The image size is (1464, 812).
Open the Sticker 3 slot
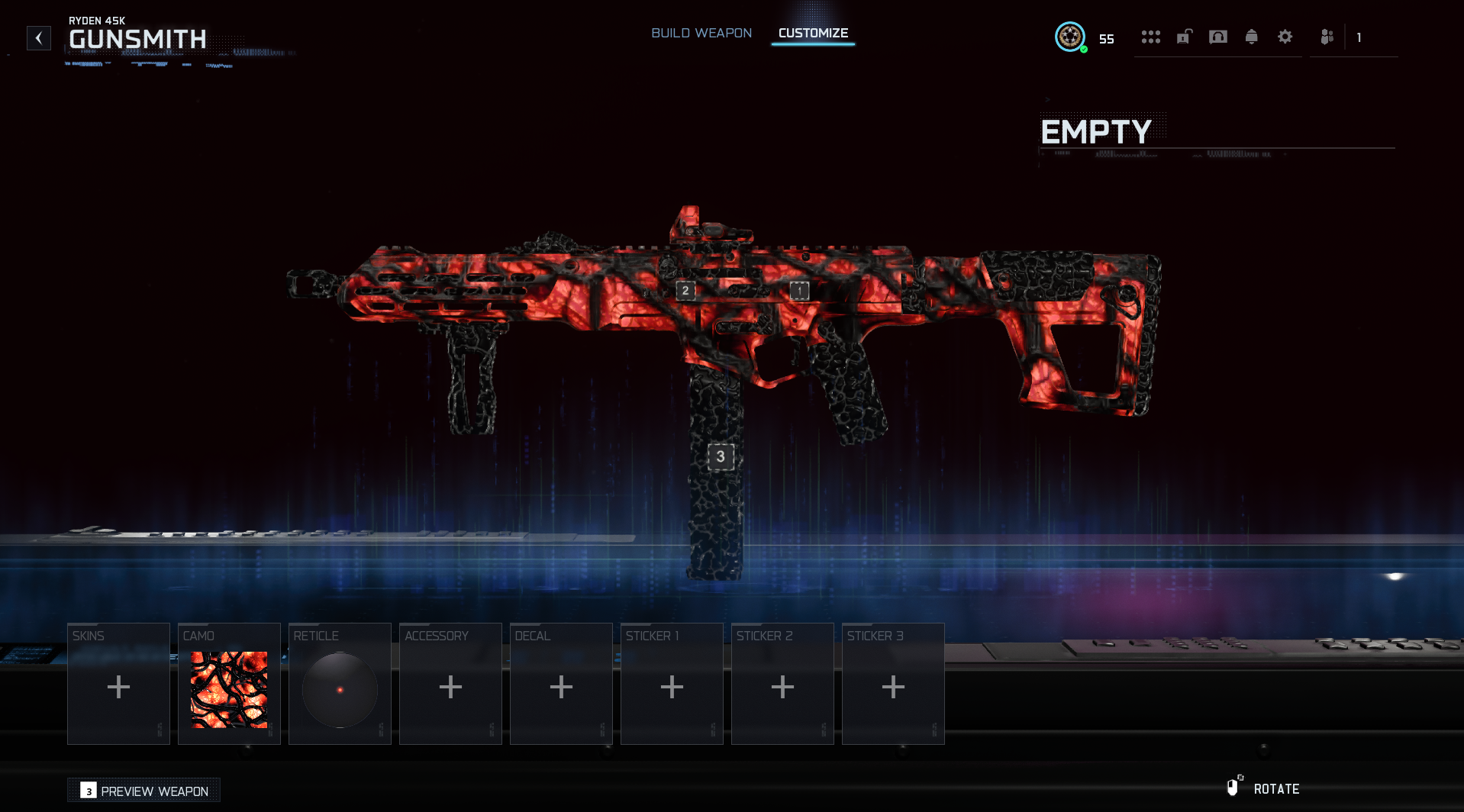coord(893,684)
